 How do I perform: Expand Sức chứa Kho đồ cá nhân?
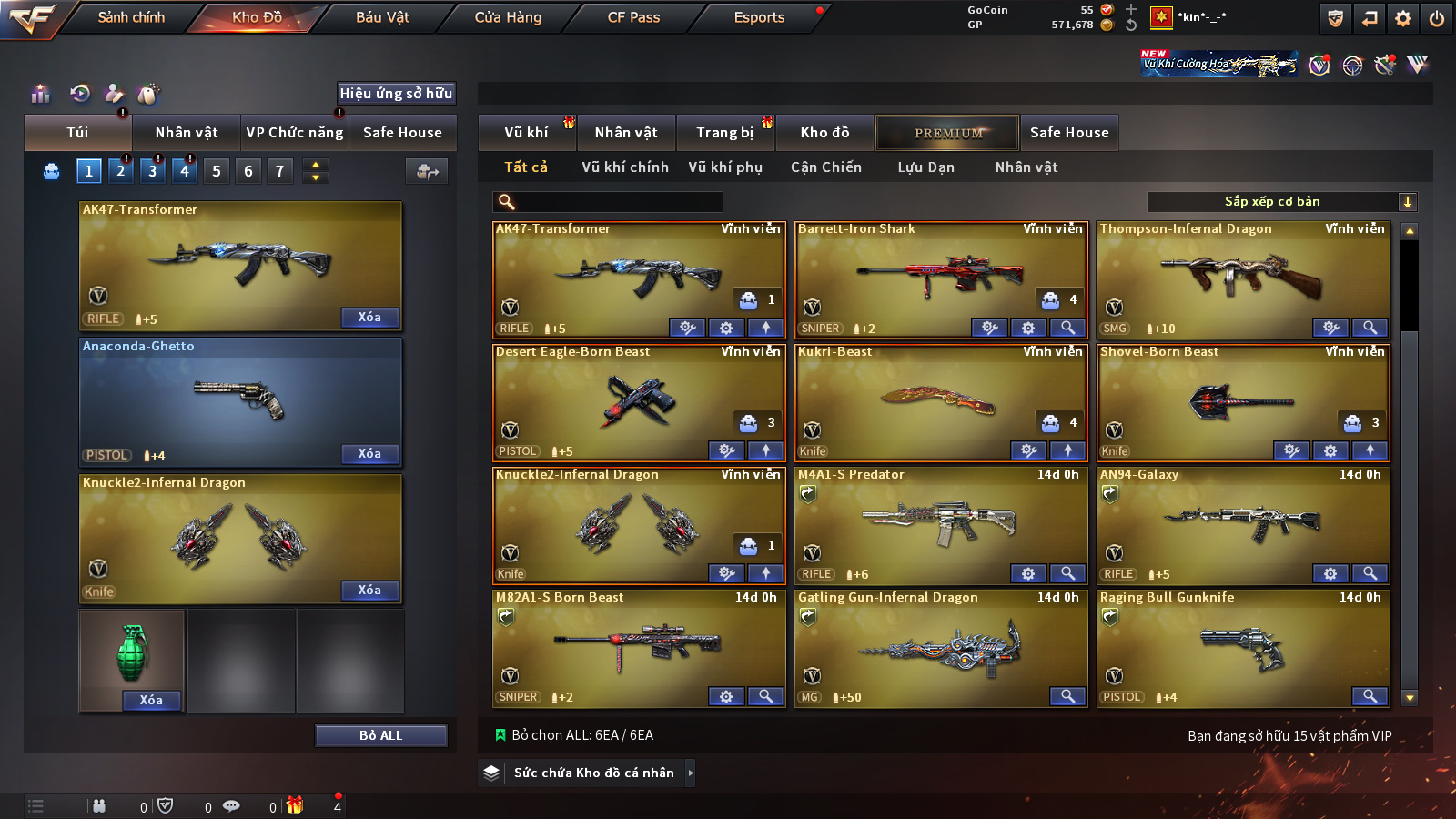(x=593, y=773)
